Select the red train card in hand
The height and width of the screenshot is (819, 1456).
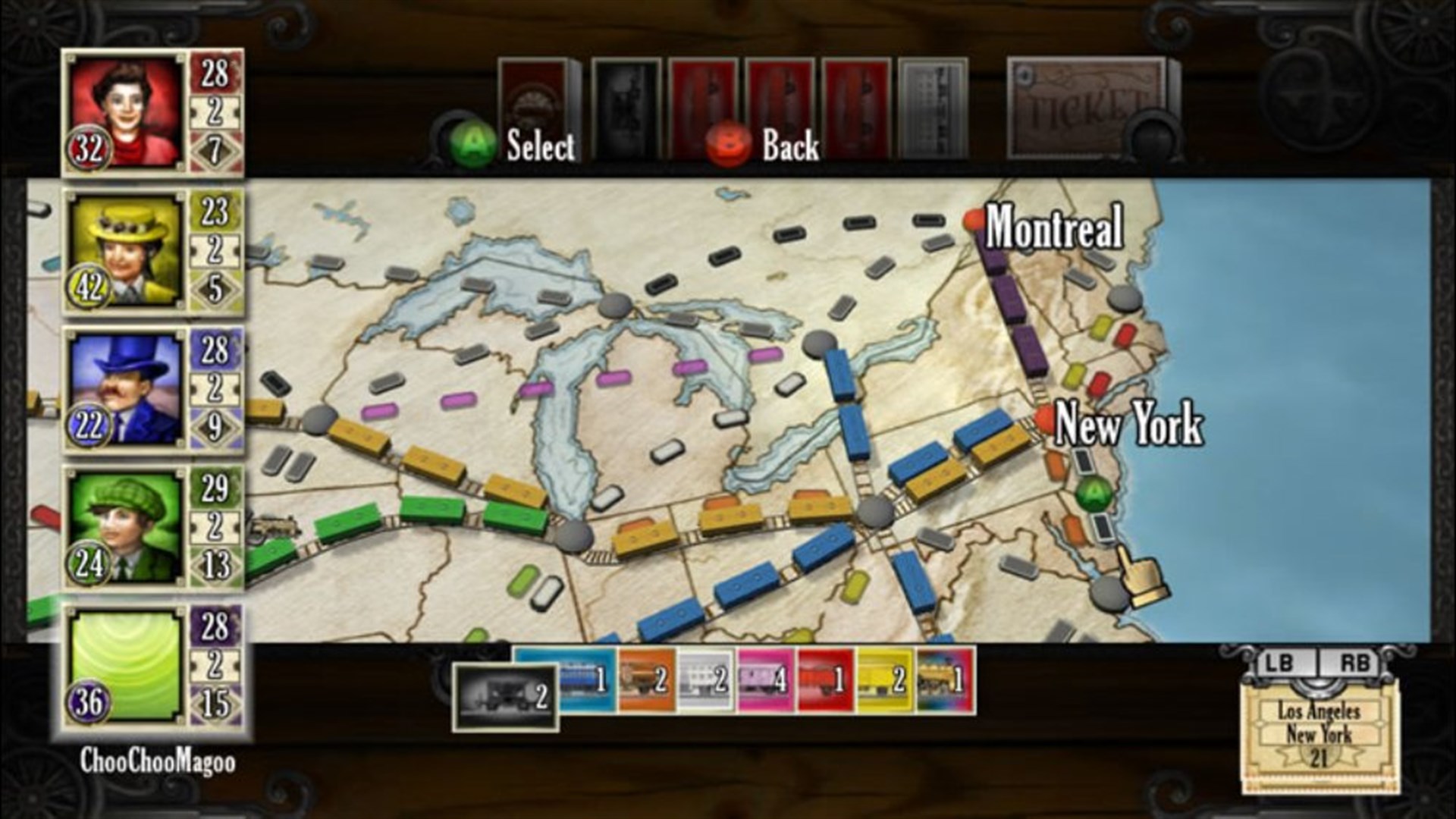tap(827, 682)
